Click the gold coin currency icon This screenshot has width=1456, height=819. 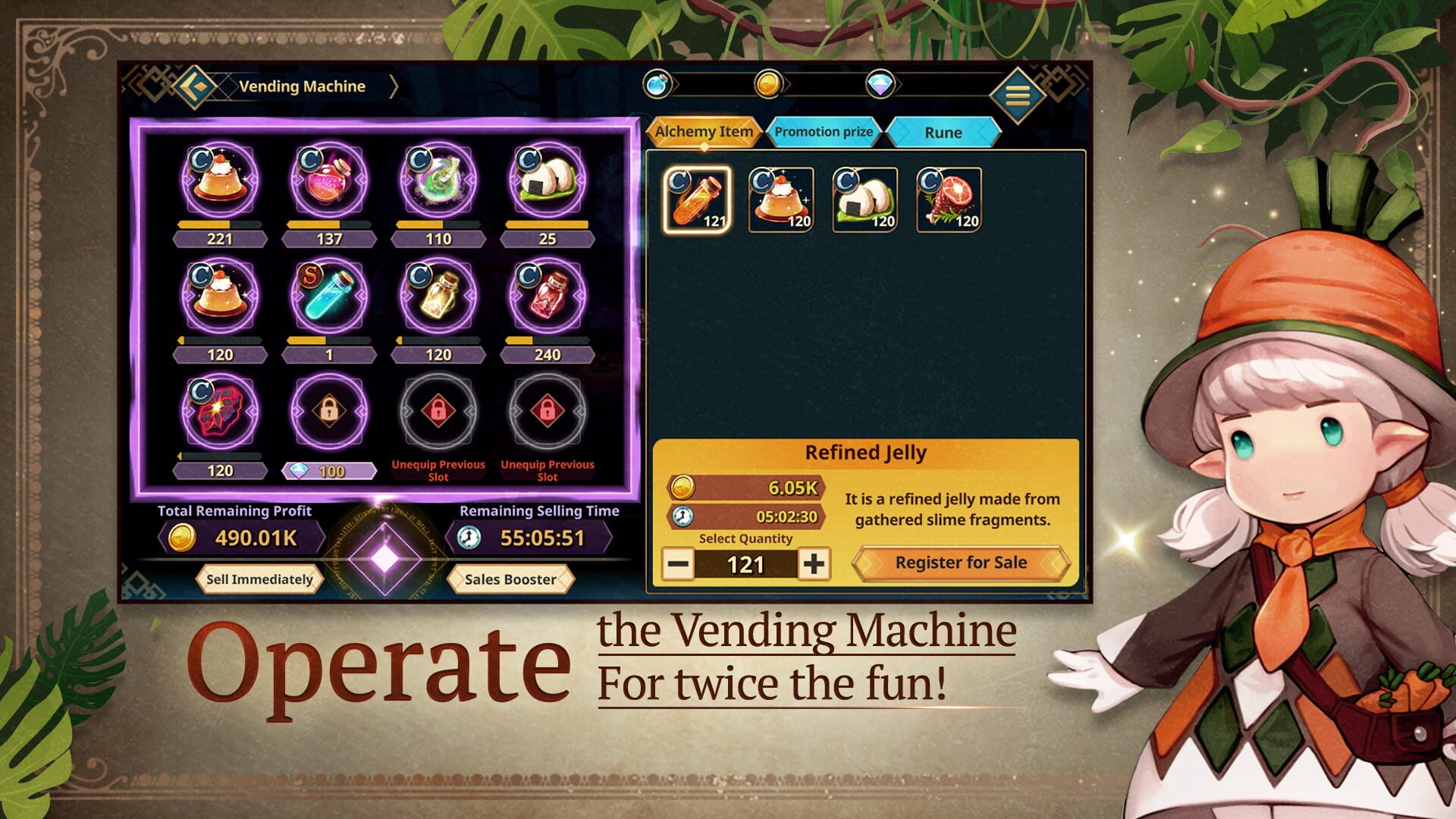[767, 86]
